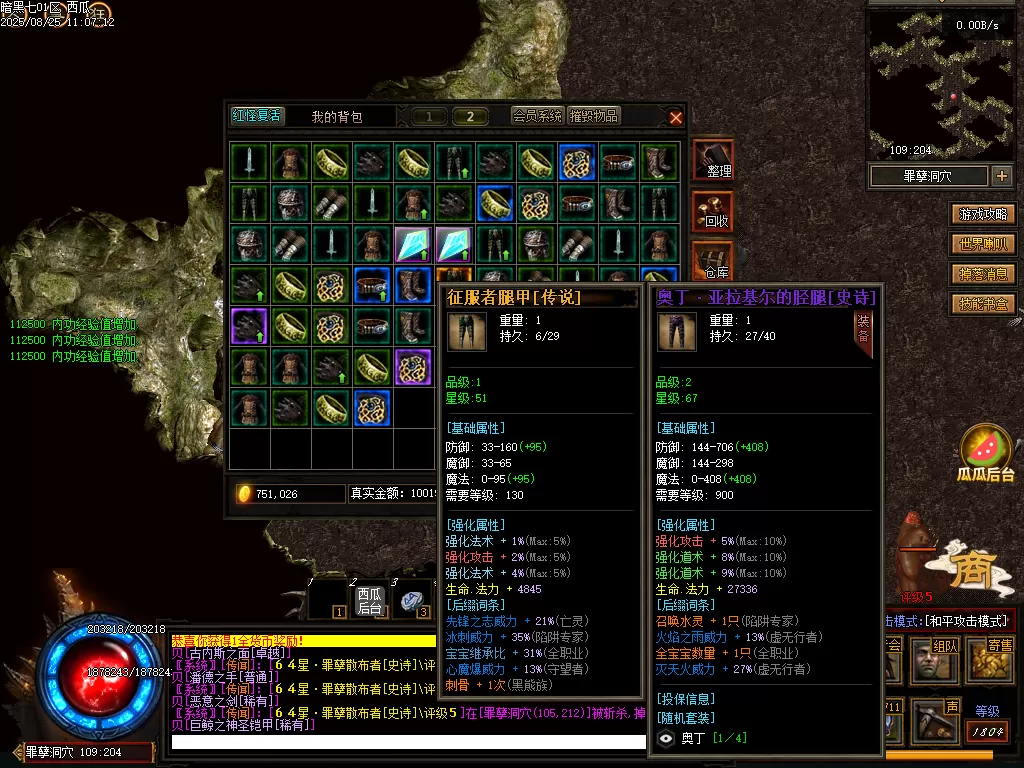This screenshot has width=1024, height=768.
Task: Click the 红怪复活 button
Action: (x=257, y=116)
